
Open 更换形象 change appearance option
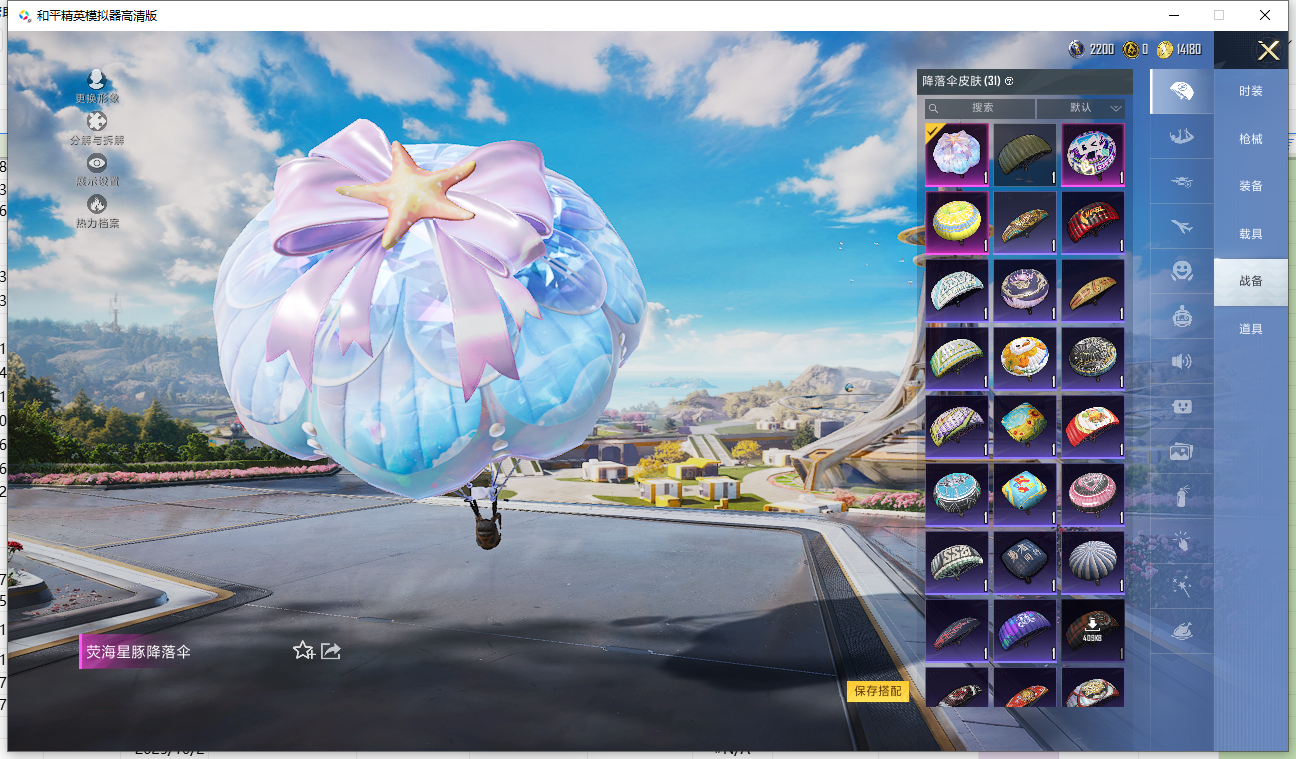click(97, 87)
